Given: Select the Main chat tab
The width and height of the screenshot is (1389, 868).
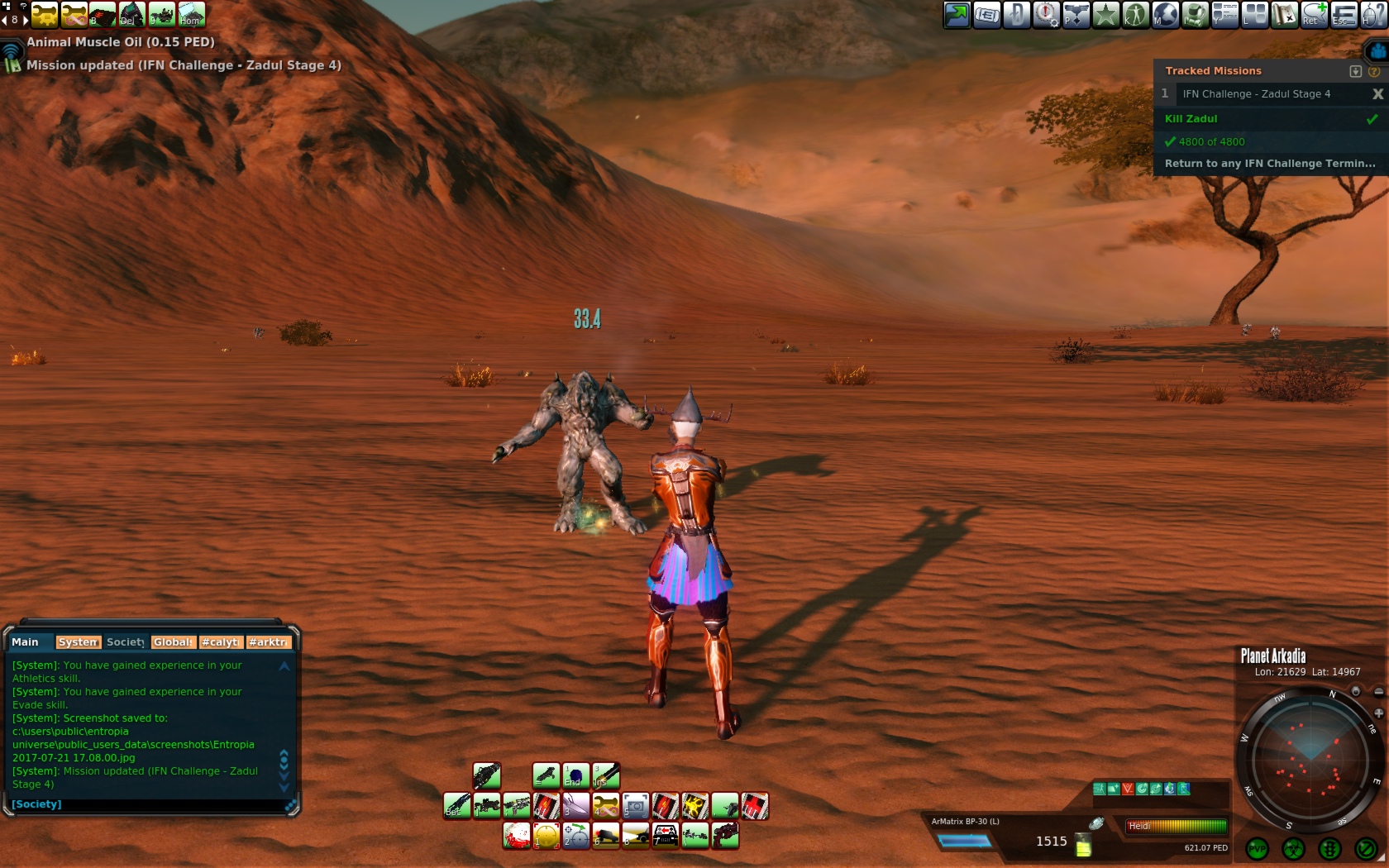Looking at the screenshot, I should (25, 642).
